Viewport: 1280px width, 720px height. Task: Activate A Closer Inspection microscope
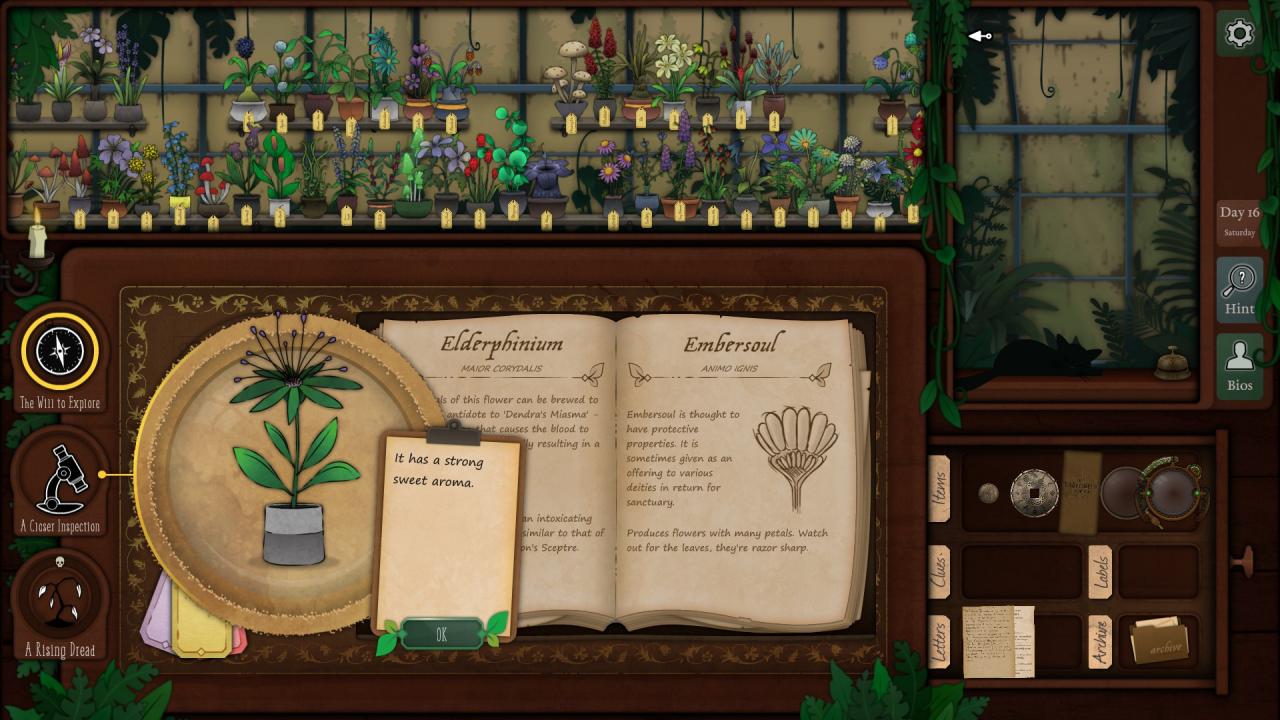tap(61, 478)
